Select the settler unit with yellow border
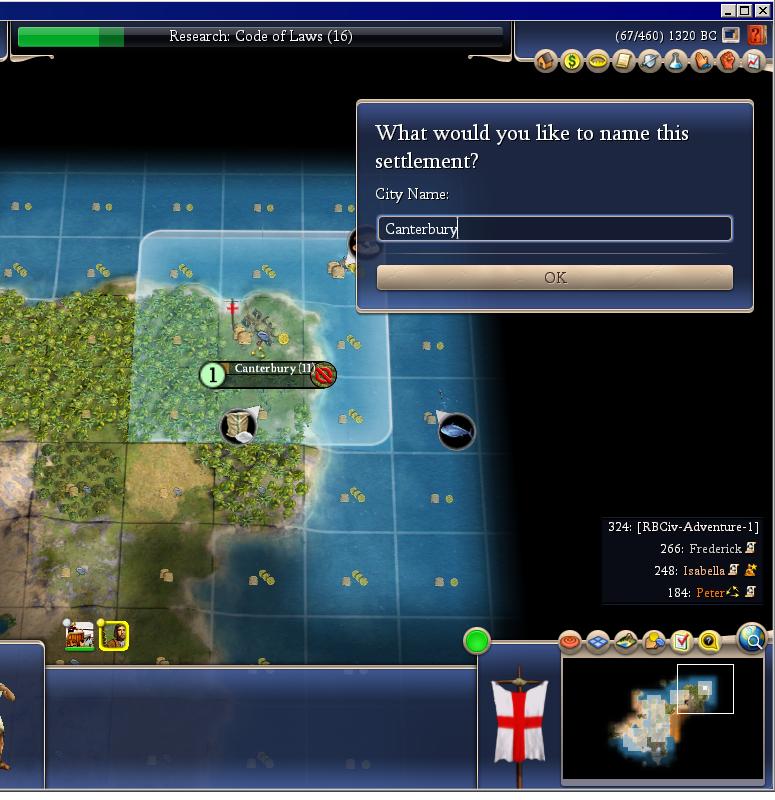Viewport: 775px width, 800px height. [114, 635]
